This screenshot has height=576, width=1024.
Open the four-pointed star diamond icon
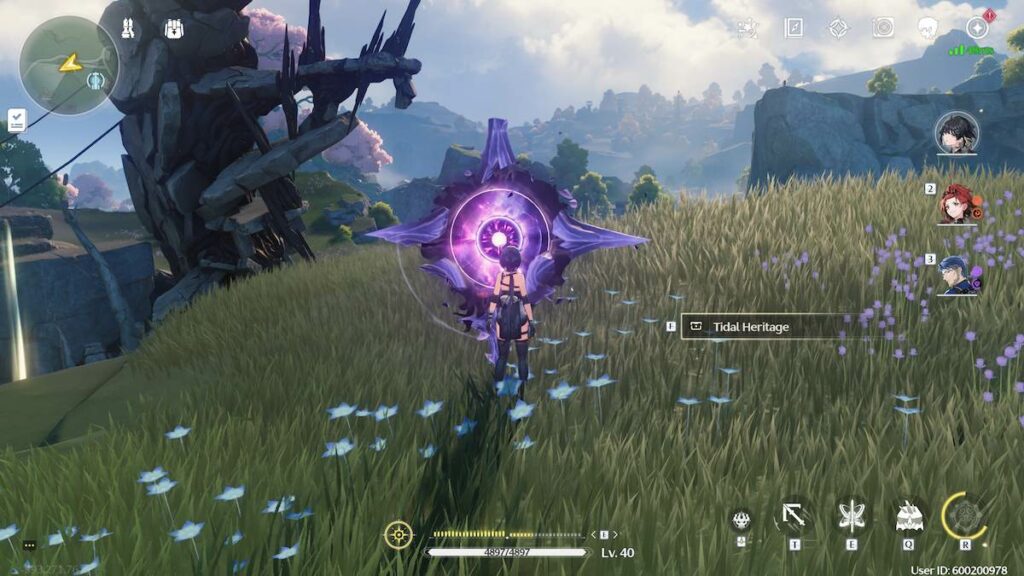838,28
